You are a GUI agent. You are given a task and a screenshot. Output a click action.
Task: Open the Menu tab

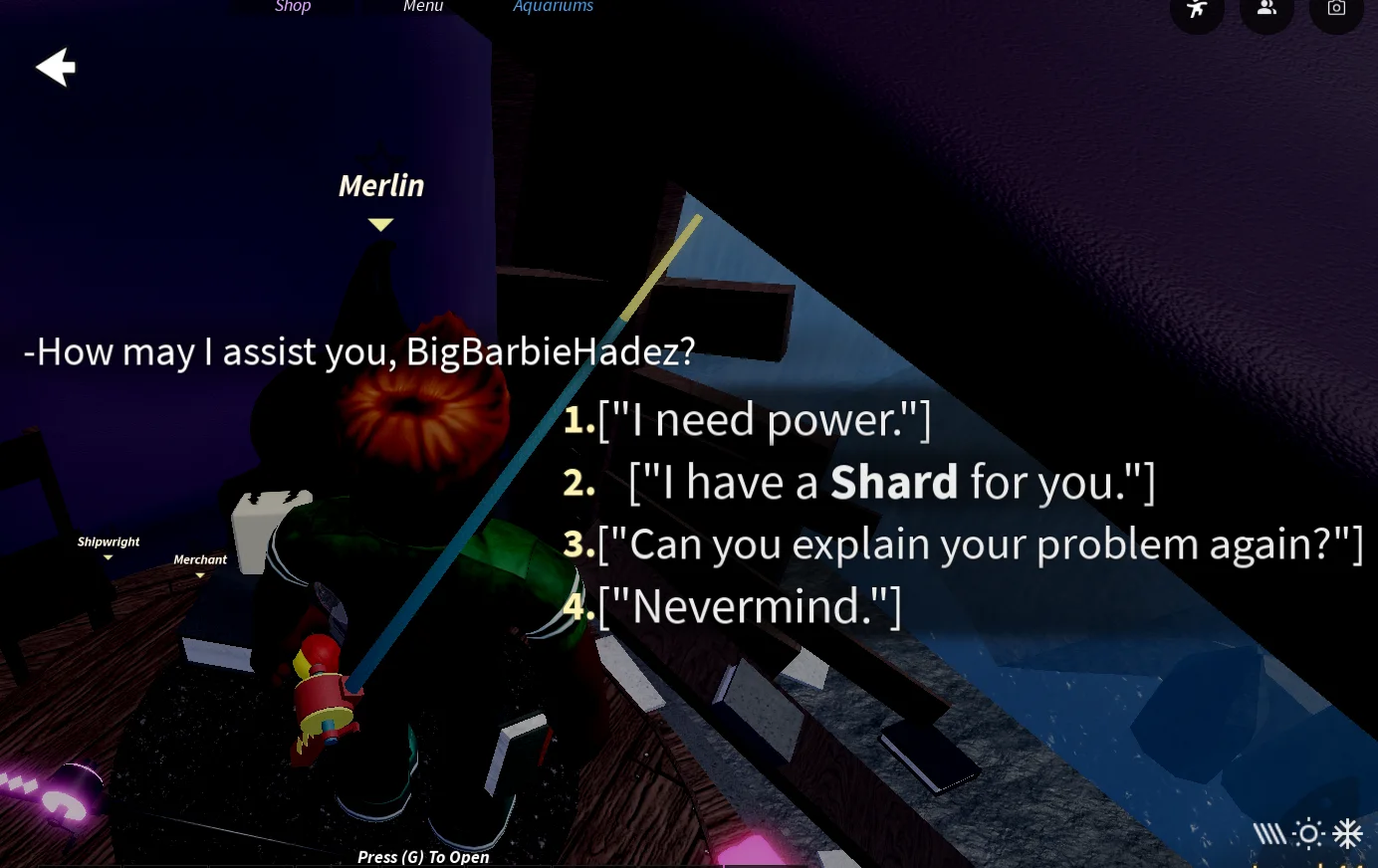click(x=422, y=7)
